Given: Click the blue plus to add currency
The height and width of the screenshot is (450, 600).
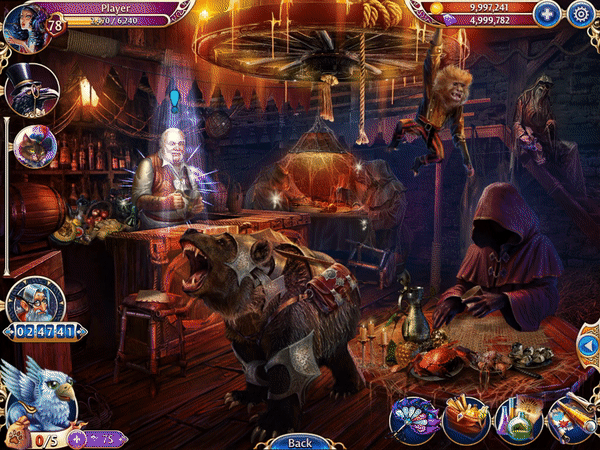Looking at the screenshot, I should point(545,14).
